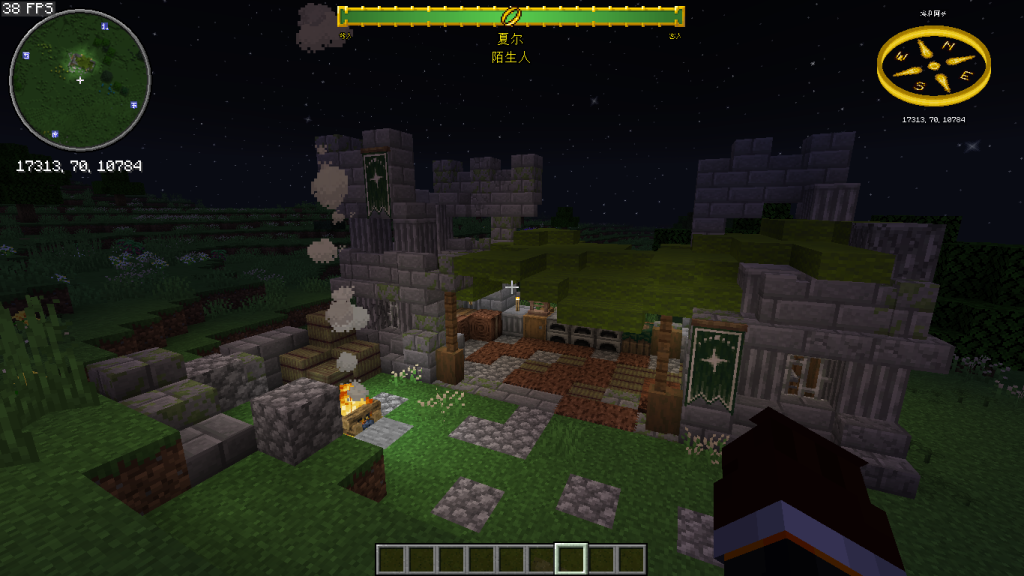1024x576 pixels.
Task: Click the gold ring on the alignment bar
Action: tap(510, 16)
